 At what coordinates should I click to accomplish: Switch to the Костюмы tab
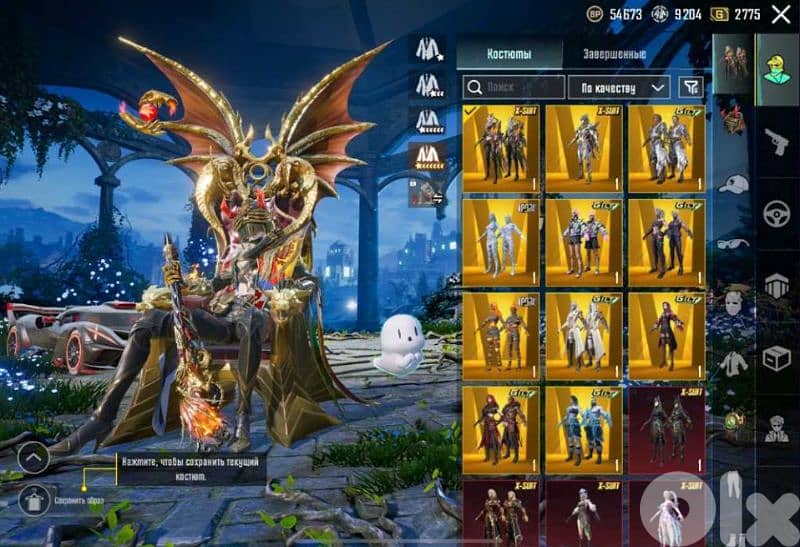(508, 53)
